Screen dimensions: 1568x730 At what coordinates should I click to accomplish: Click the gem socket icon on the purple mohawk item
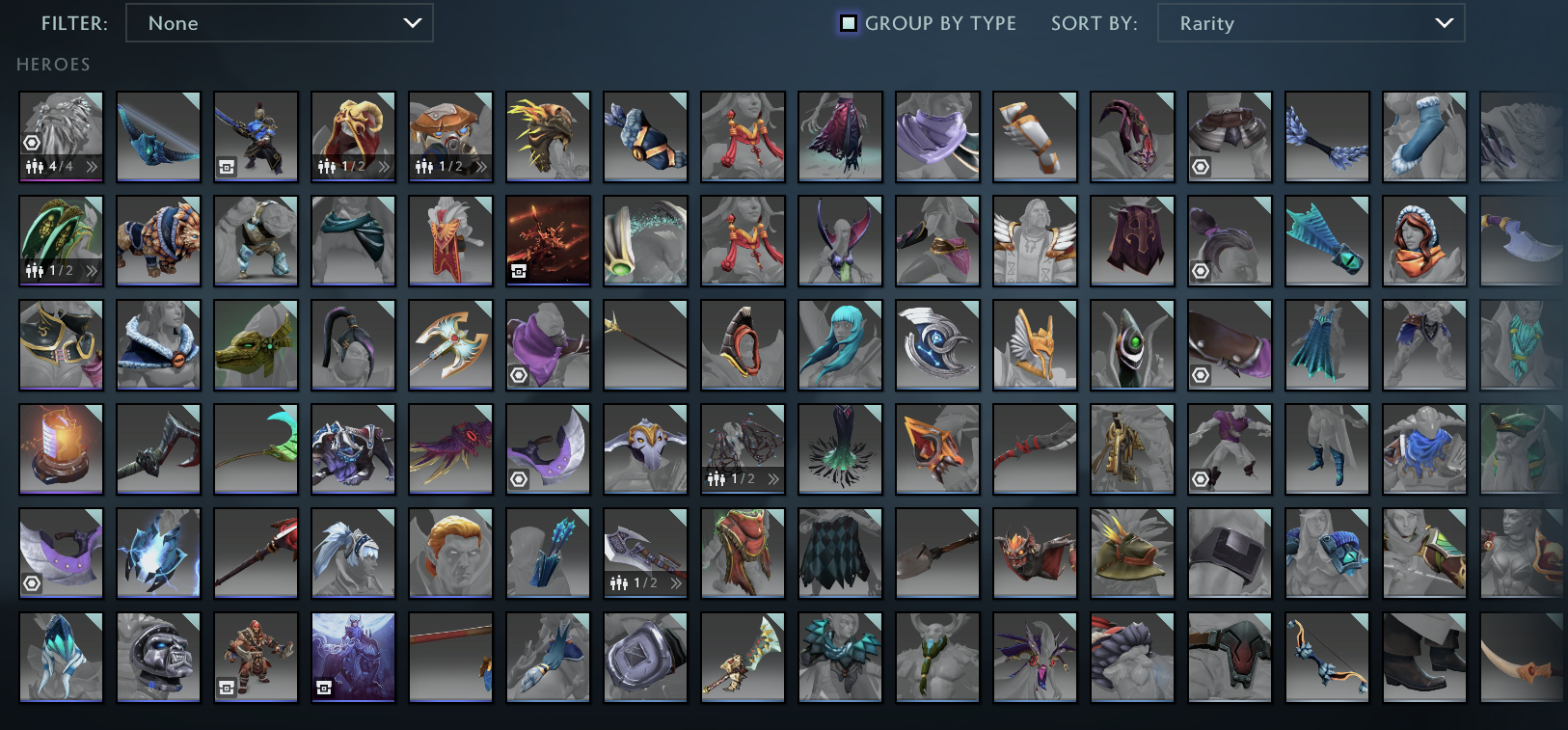(x=1201, y=269)
